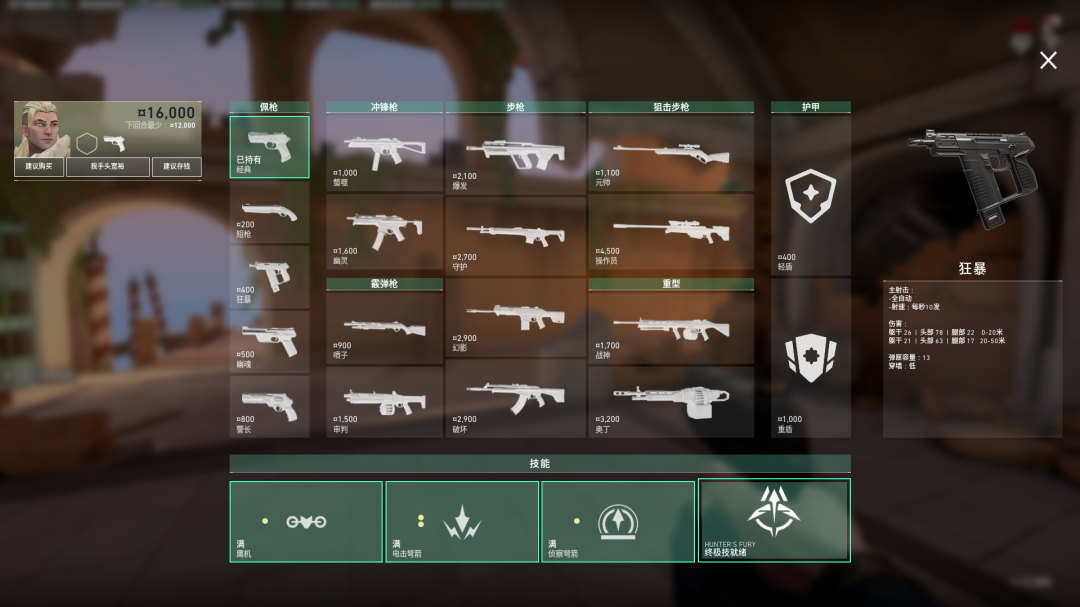Click the 建议购买 button
This screenshot has height=607, width=1080.
click(x=39, y=166)
